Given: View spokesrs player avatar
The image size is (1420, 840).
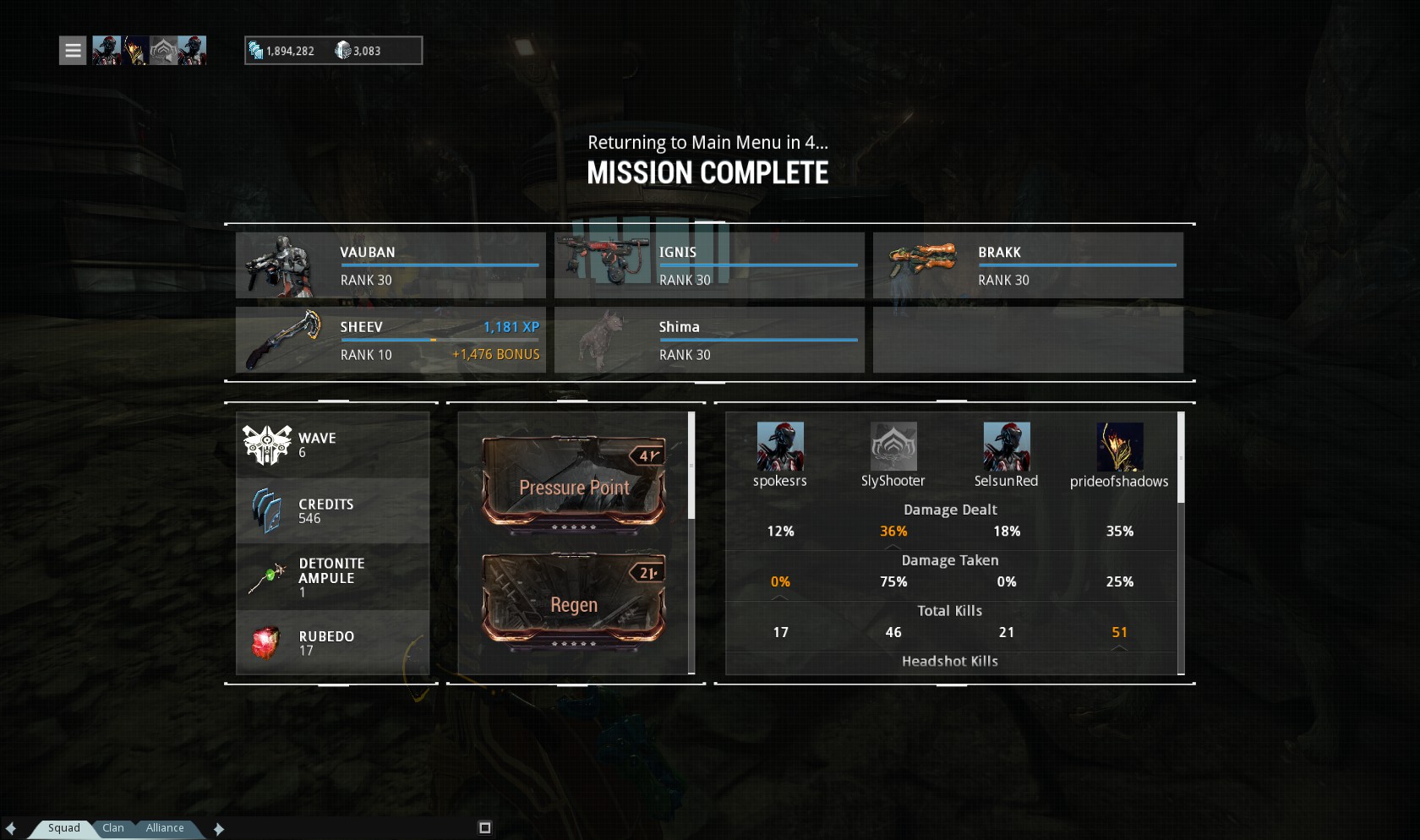Looking at the screenshot, I should [780, 446].
